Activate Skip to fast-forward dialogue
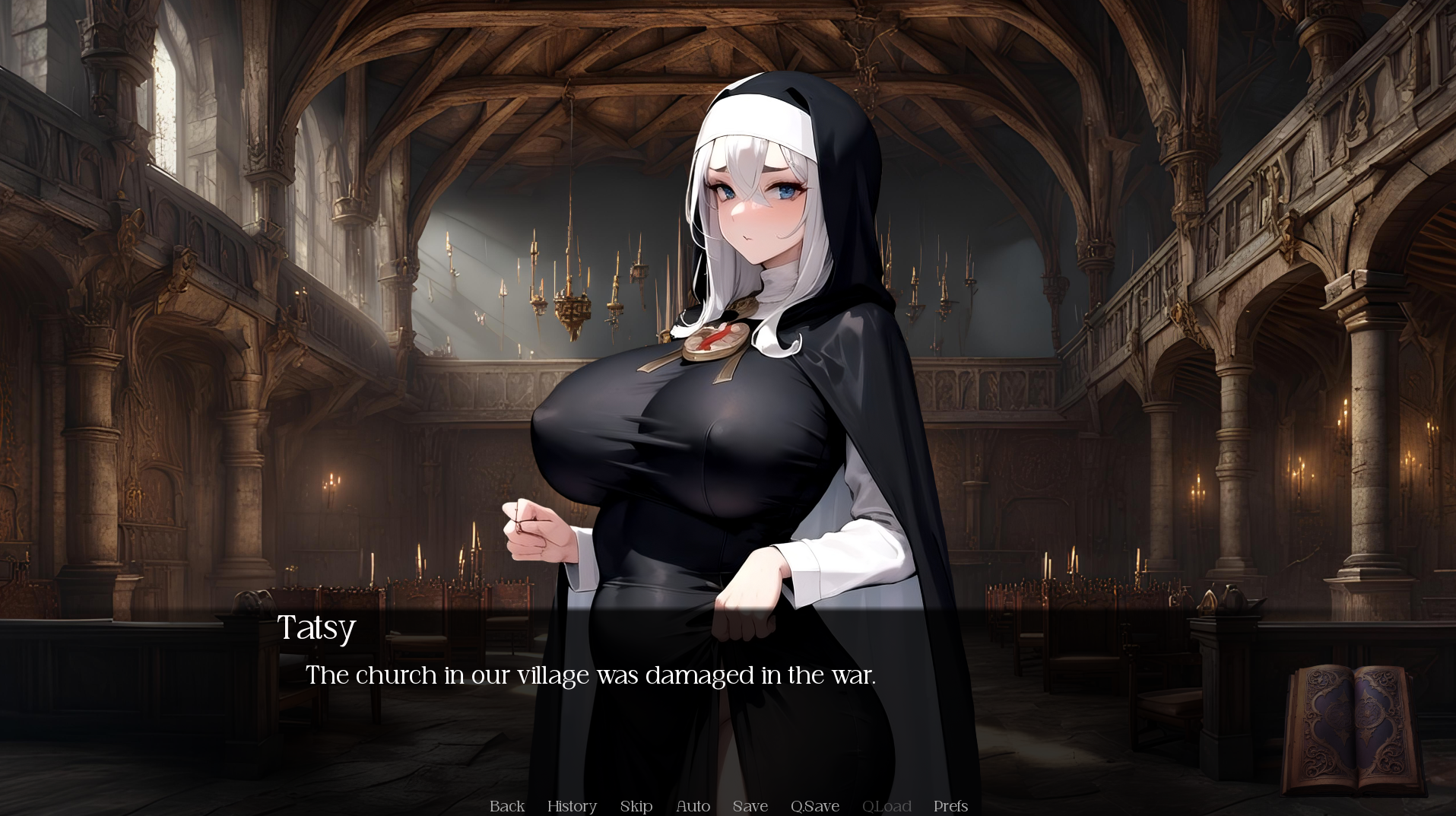The width and height of the screenshot is (1456, 816). tap(636, 806)
